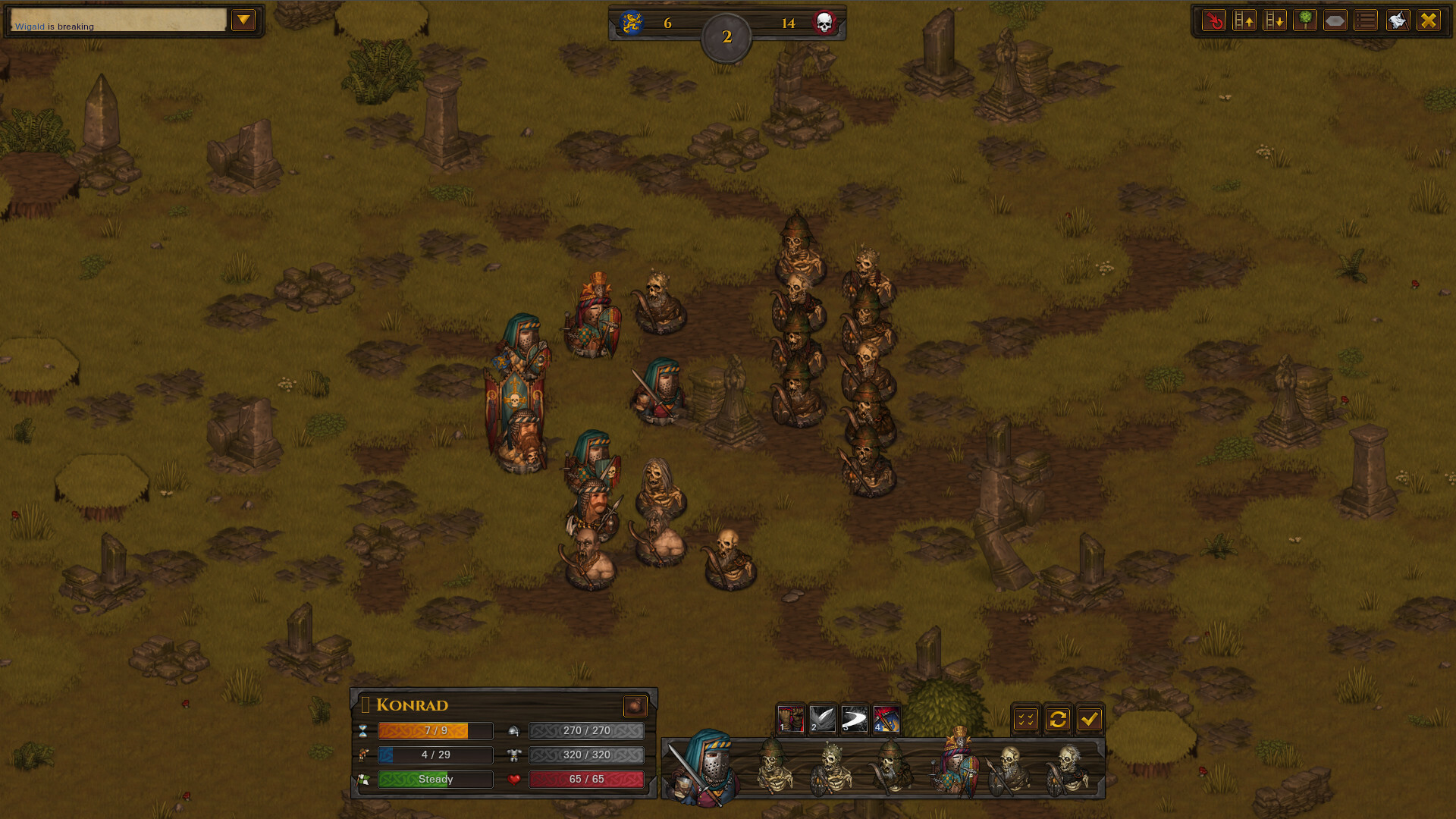Surrender using the white flag icon

coord(1396,20)
